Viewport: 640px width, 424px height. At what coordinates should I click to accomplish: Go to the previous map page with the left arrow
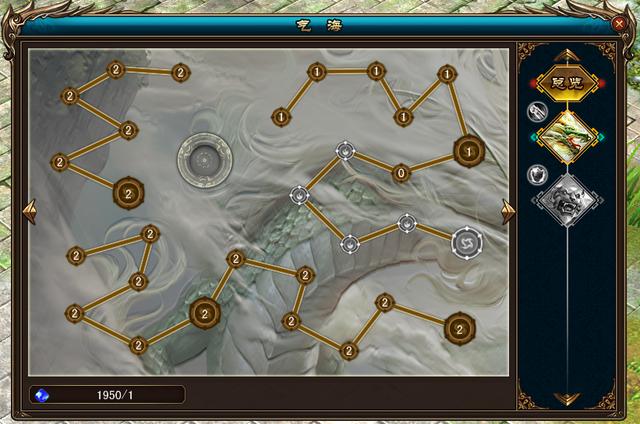(x=29, y=210)
